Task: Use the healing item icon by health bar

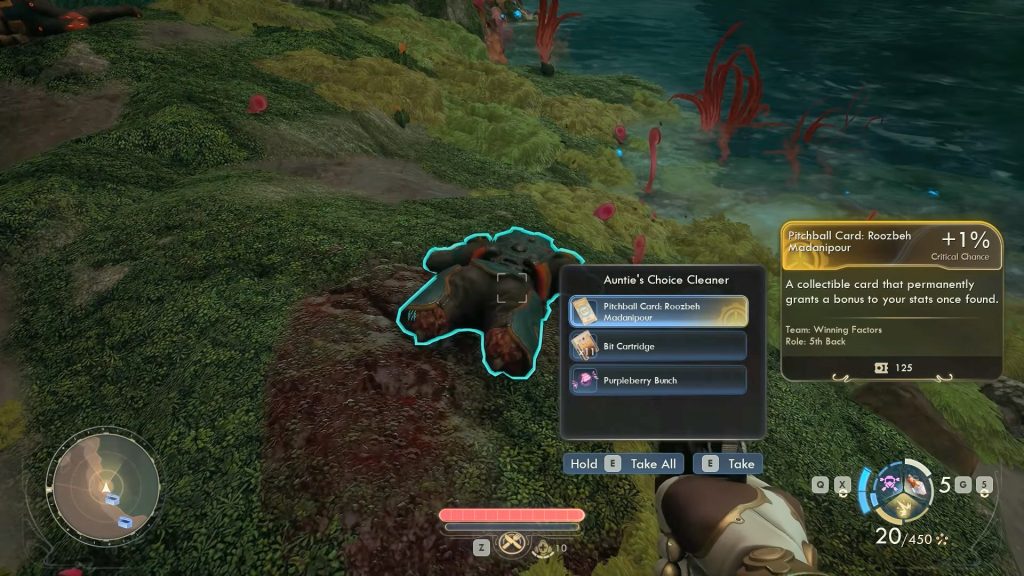Action: click(543, 547)
